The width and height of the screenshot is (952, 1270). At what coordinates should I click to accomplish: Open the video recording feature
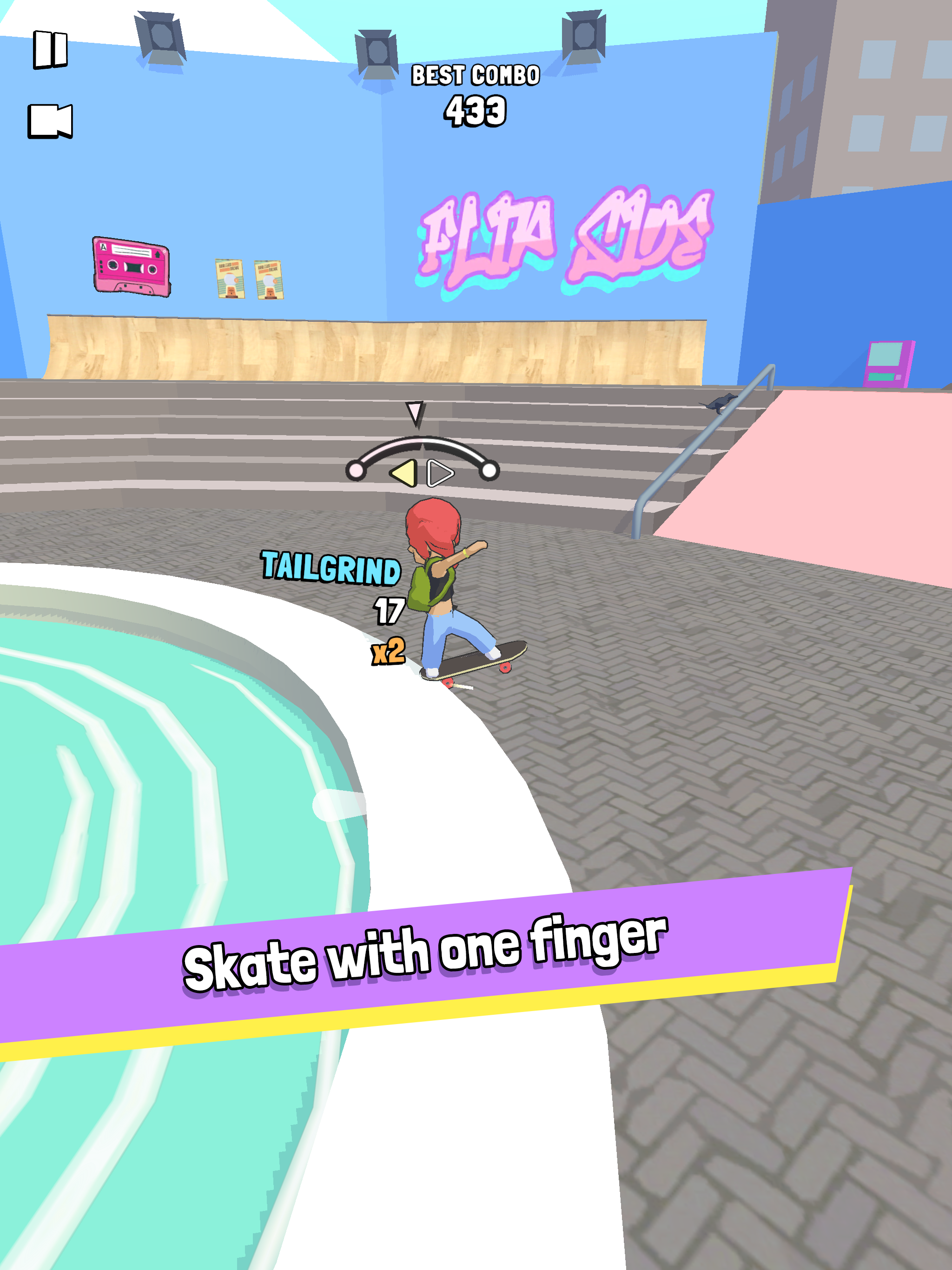coord(51,122)
